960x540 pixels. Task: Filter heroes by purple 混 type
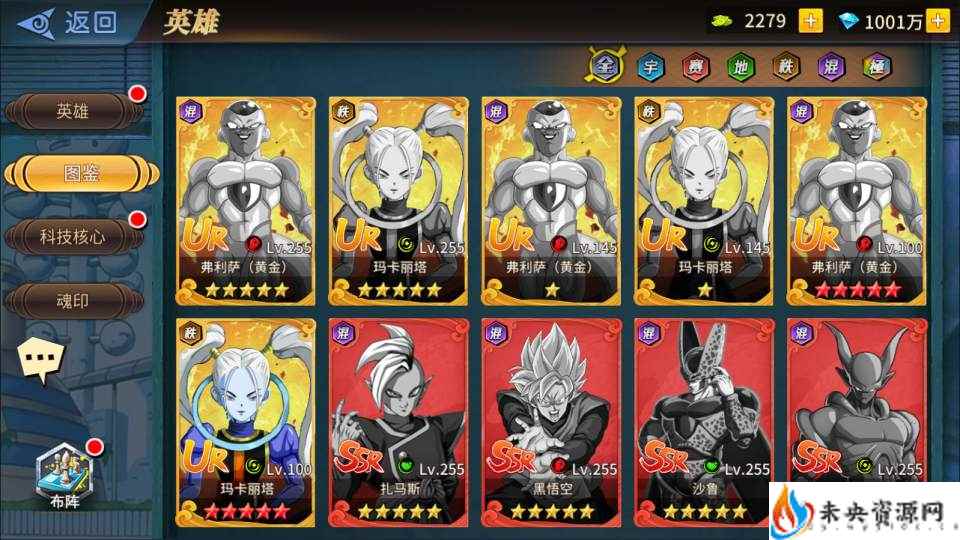[831, 67]
